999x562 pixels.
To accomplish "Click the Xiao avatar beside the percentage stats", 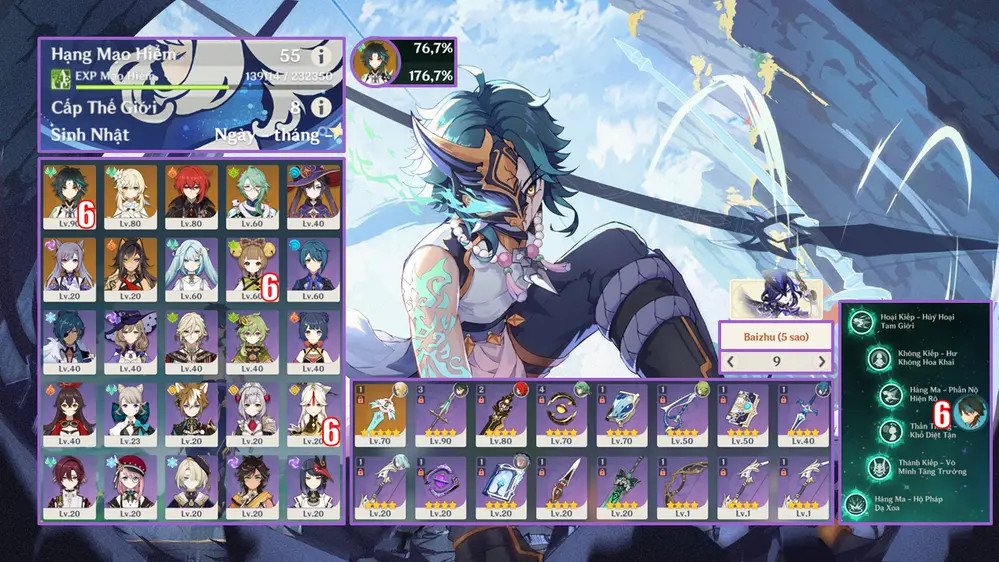I will (377, 64).
